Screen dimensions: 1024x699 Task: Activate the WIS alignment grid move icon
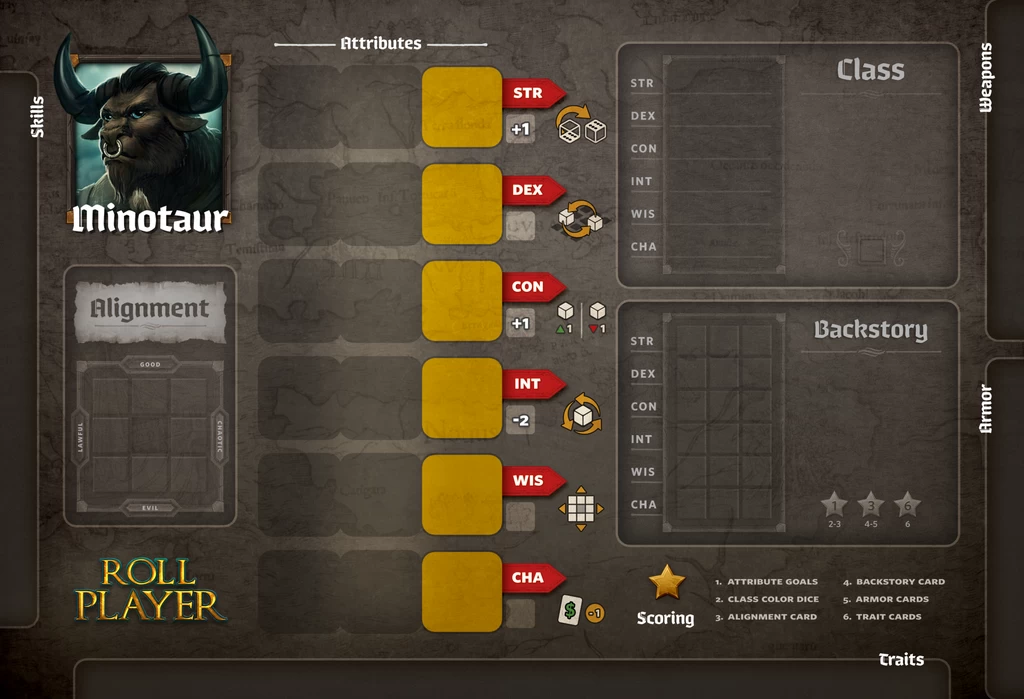pos(580,510)
